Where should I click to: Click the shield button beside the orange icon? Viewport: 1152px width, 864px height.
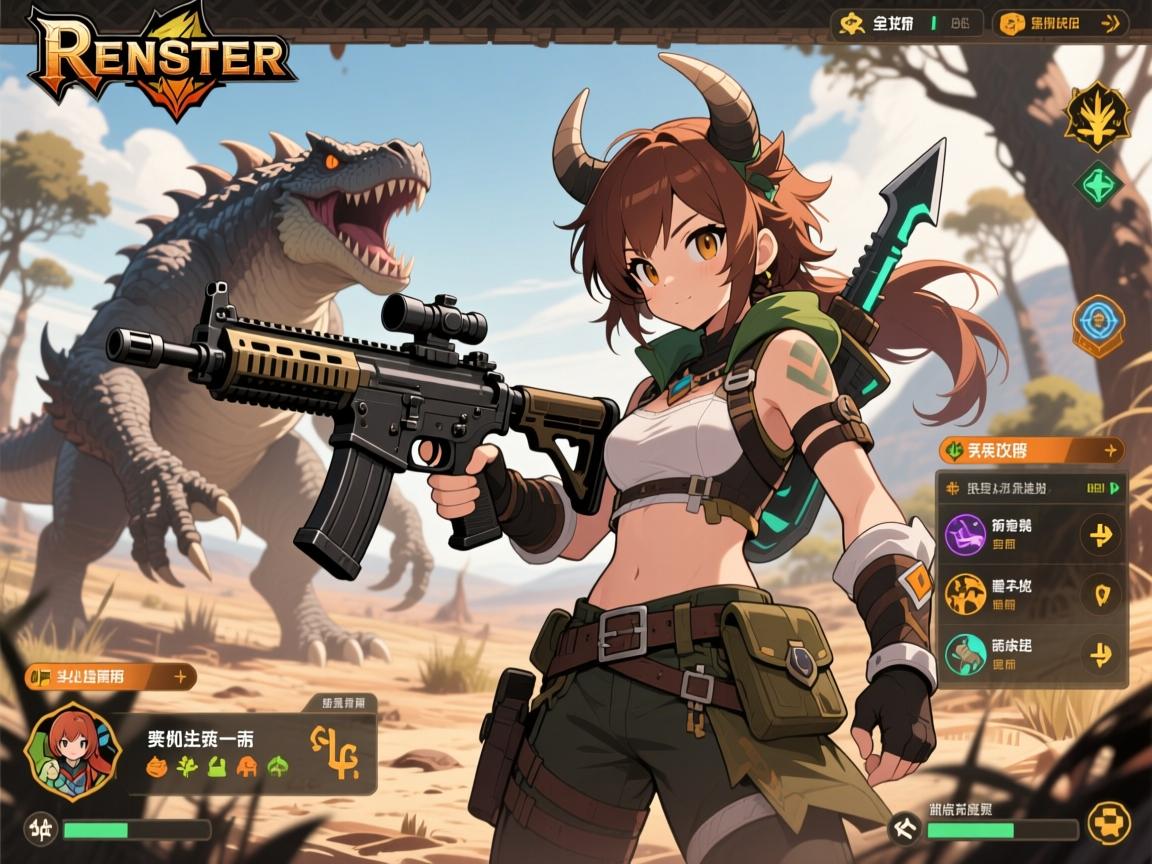[x=1101, y=595]
